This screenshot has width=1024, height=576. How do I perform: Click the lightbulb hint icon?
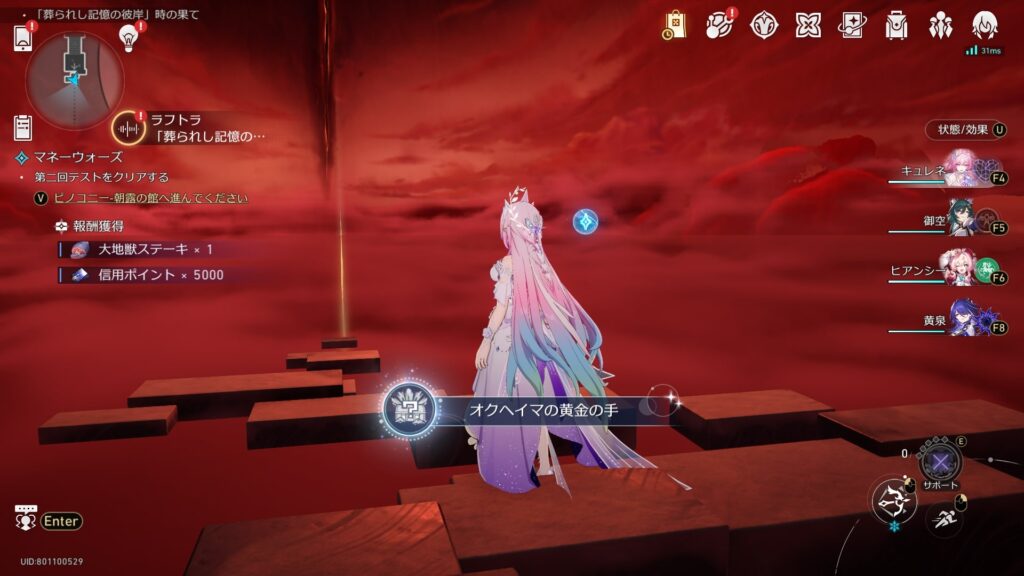pos(128,37)
